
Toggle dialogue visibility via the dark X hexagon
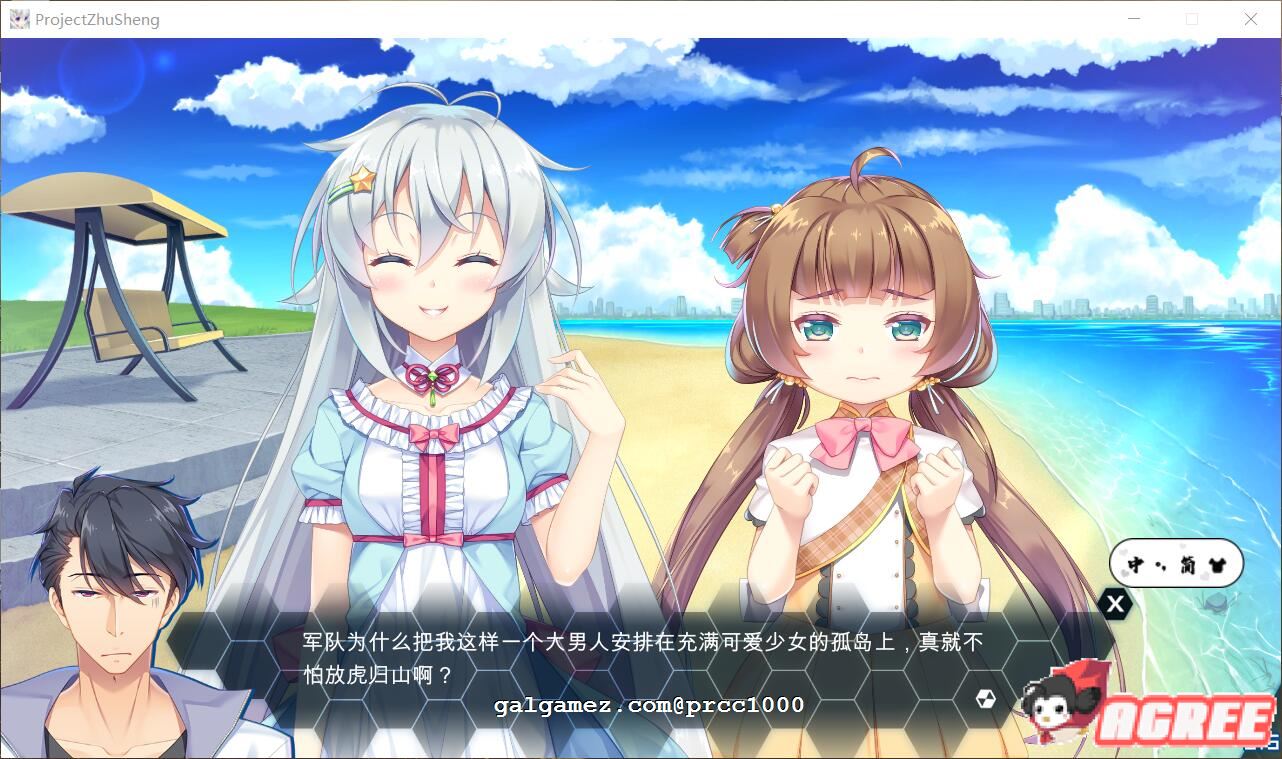[x=1114, y=603]
